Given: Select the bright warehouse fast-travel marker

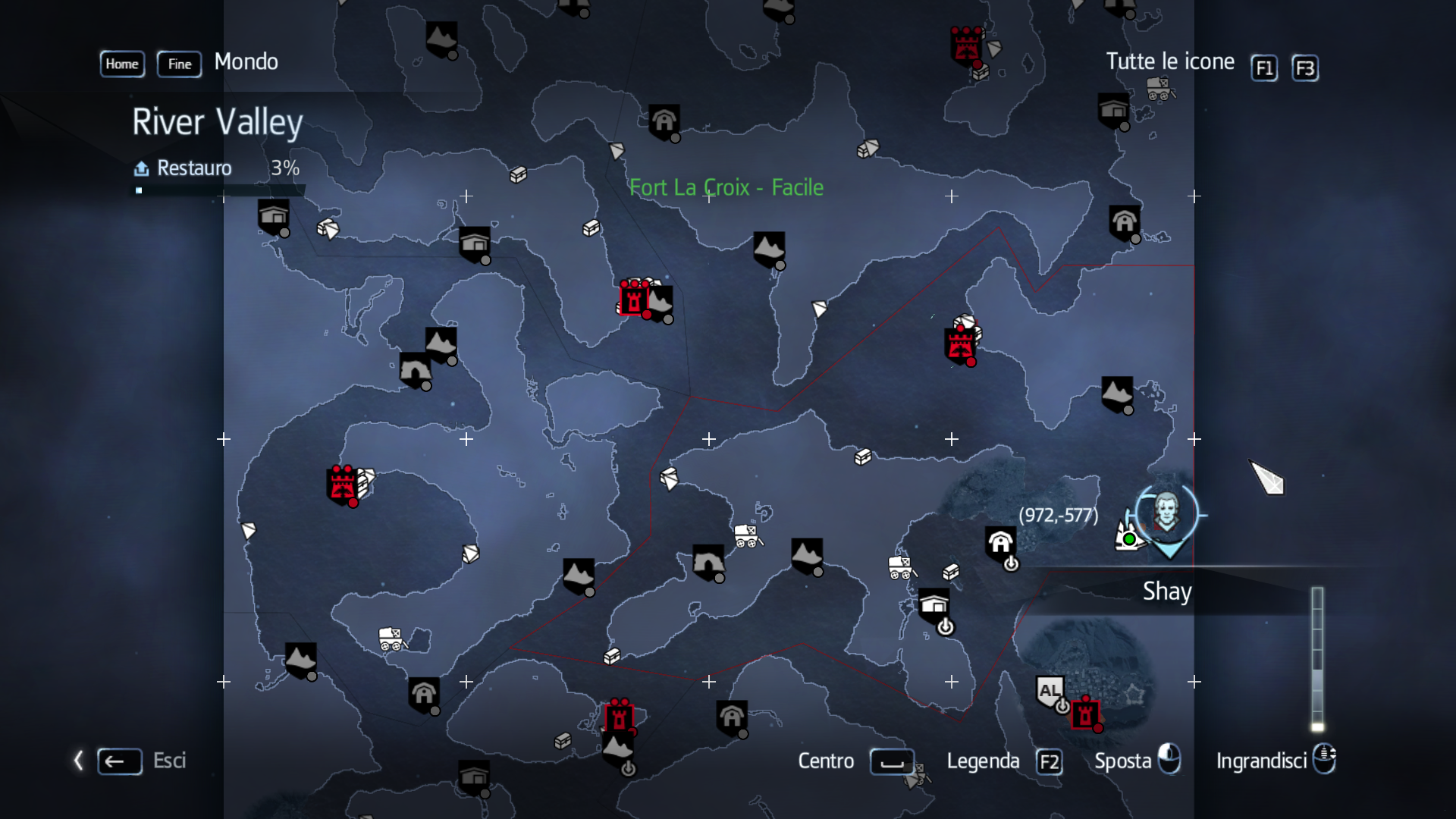Looking at the screenshot, I should coord(934,604).
